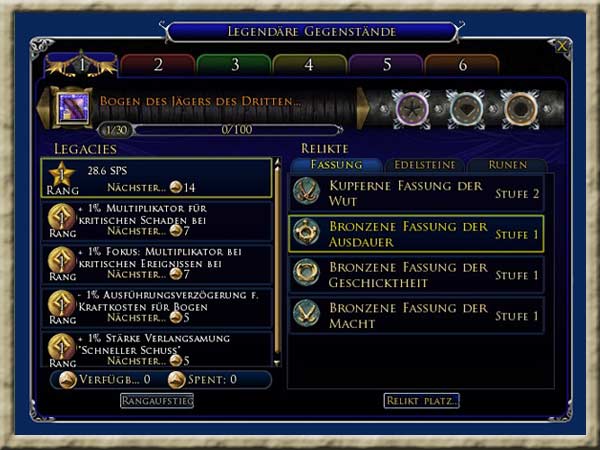Show legendary item tab 5
The width and height of the screenshot is (600, 450).
pyautogui.click(x=385, y=65)
